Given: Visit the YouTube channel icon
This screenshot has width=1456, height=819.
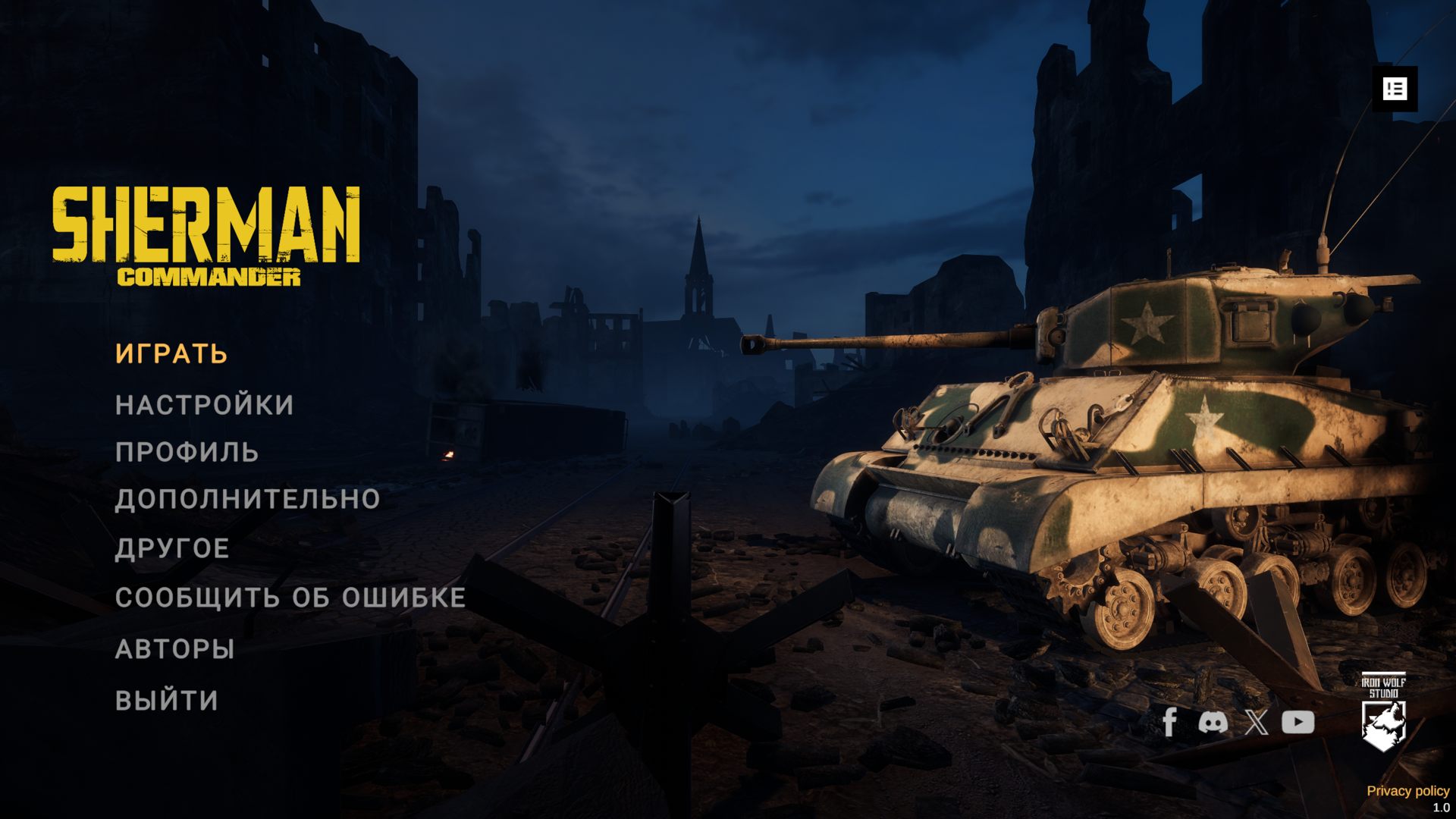Looking at the screenshot, I should click(1298, 722).
